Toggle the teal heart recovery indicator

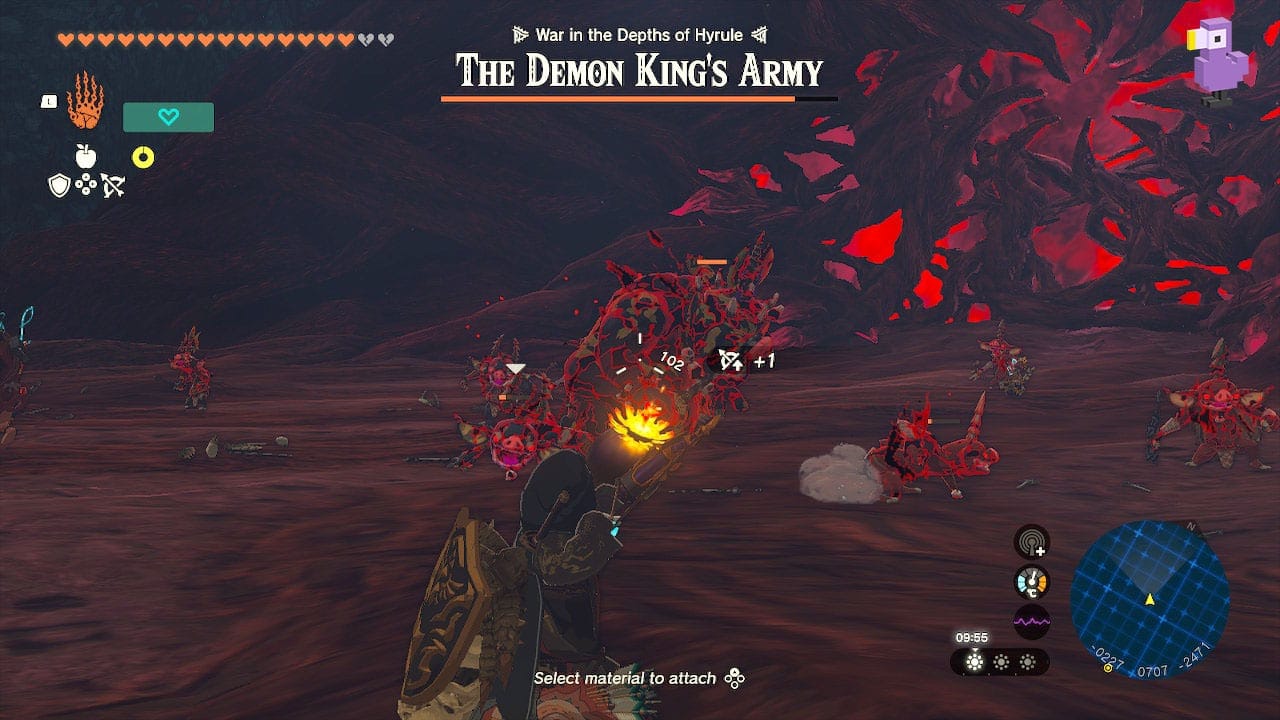pyautogui.click(x=167, y=117)
